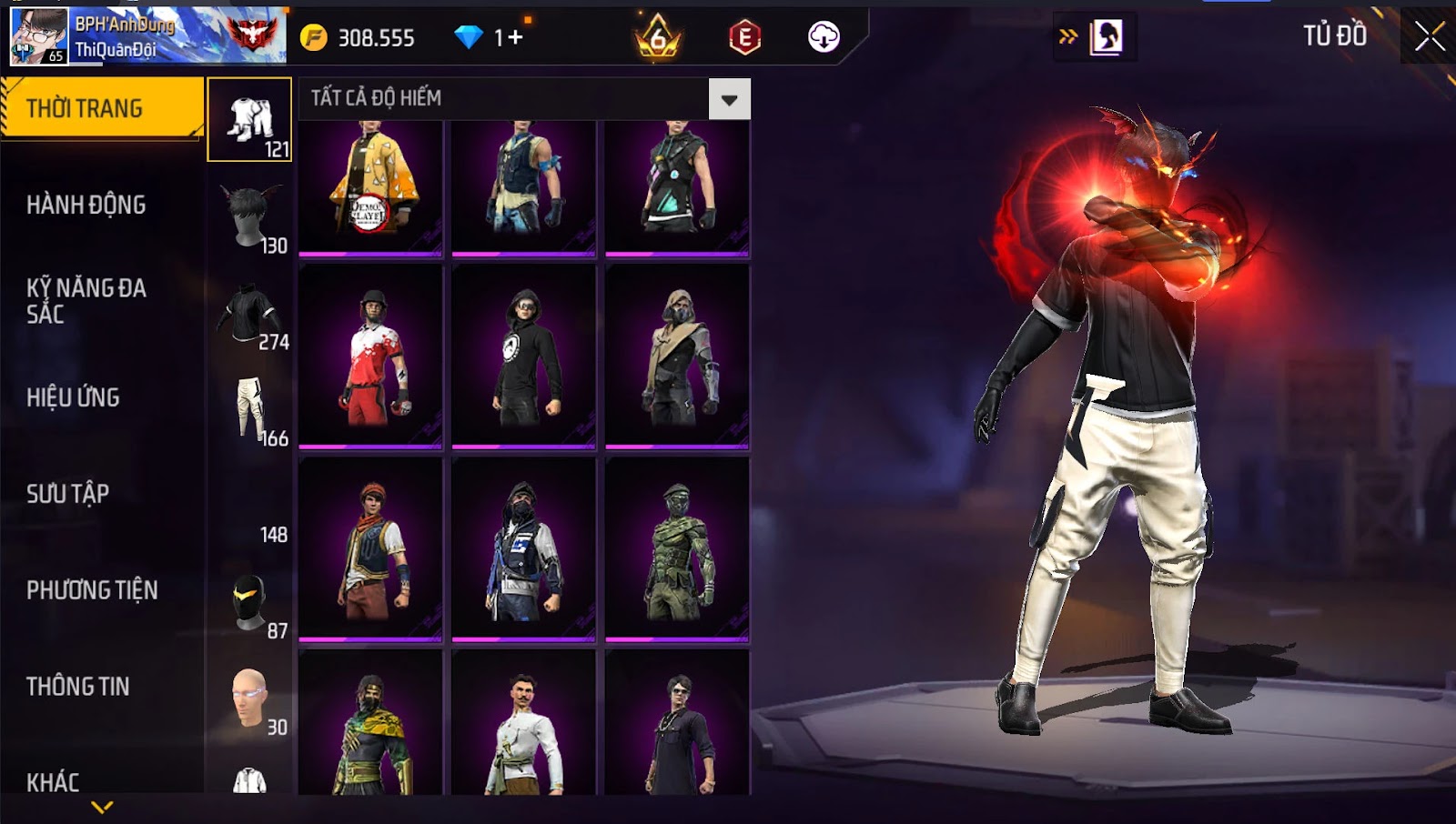The image size is (1456, 824).
Task: Switch to the Hành Động tab
Action: pos(86,205)
